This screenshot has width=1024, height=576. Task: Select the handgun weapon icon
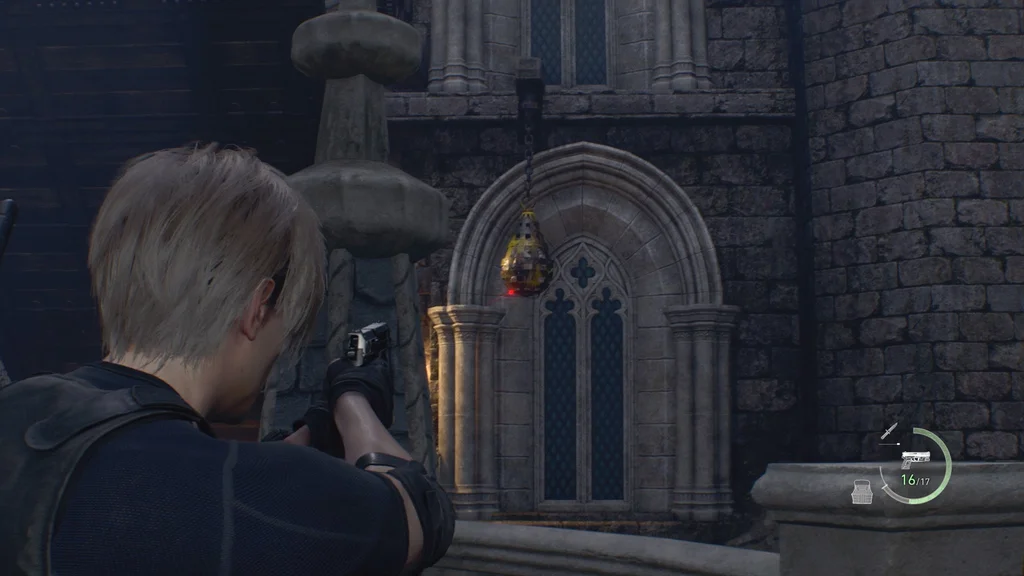pos(915,459)
